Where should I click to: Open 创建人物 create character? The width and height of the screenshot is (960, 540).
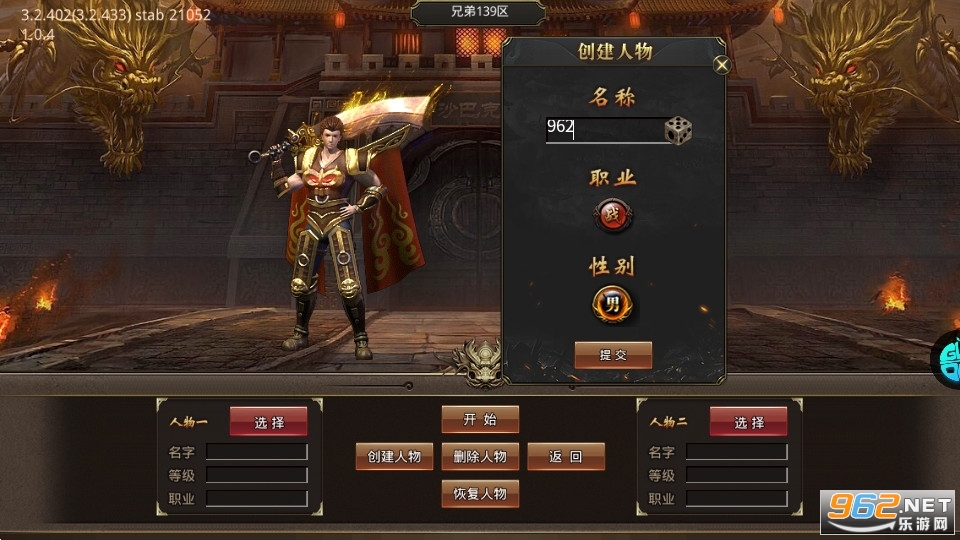point(394,457)
